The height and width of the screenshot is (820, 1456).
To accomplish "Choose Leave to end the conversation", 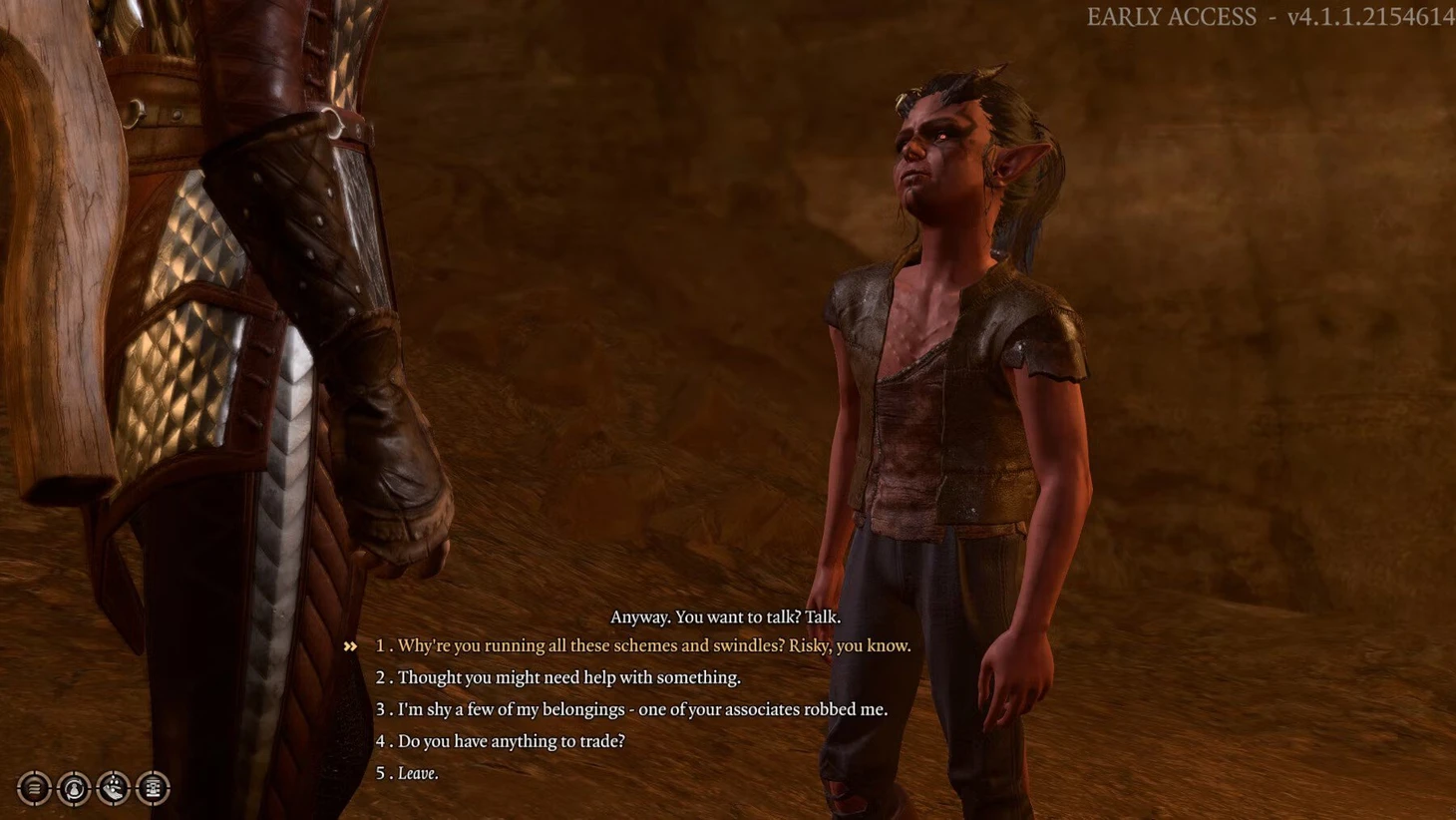I will pyautogui.click(x=418, y=774).
